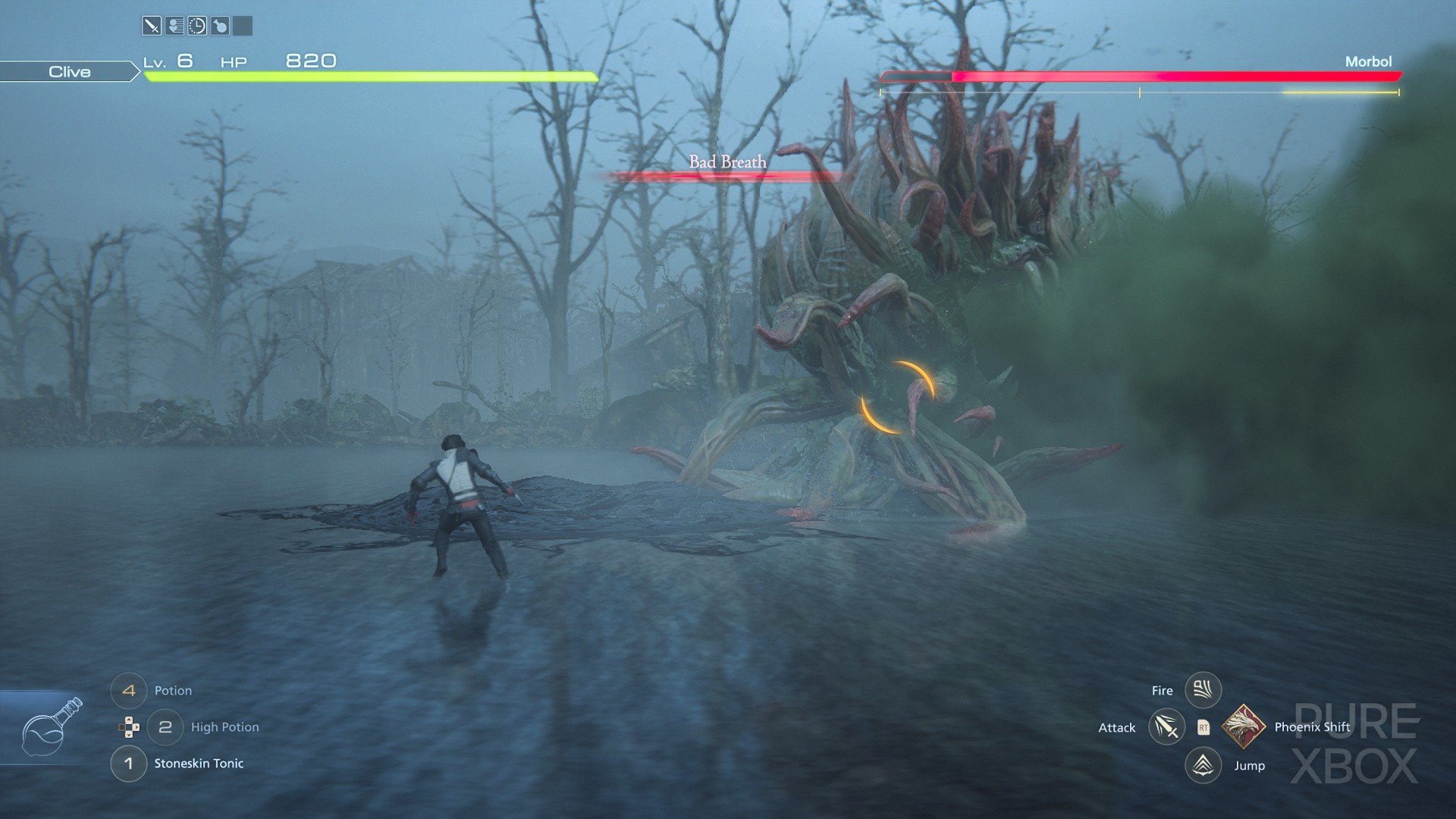Activate the Phoenix Shift ability

tap(1243, 726)
